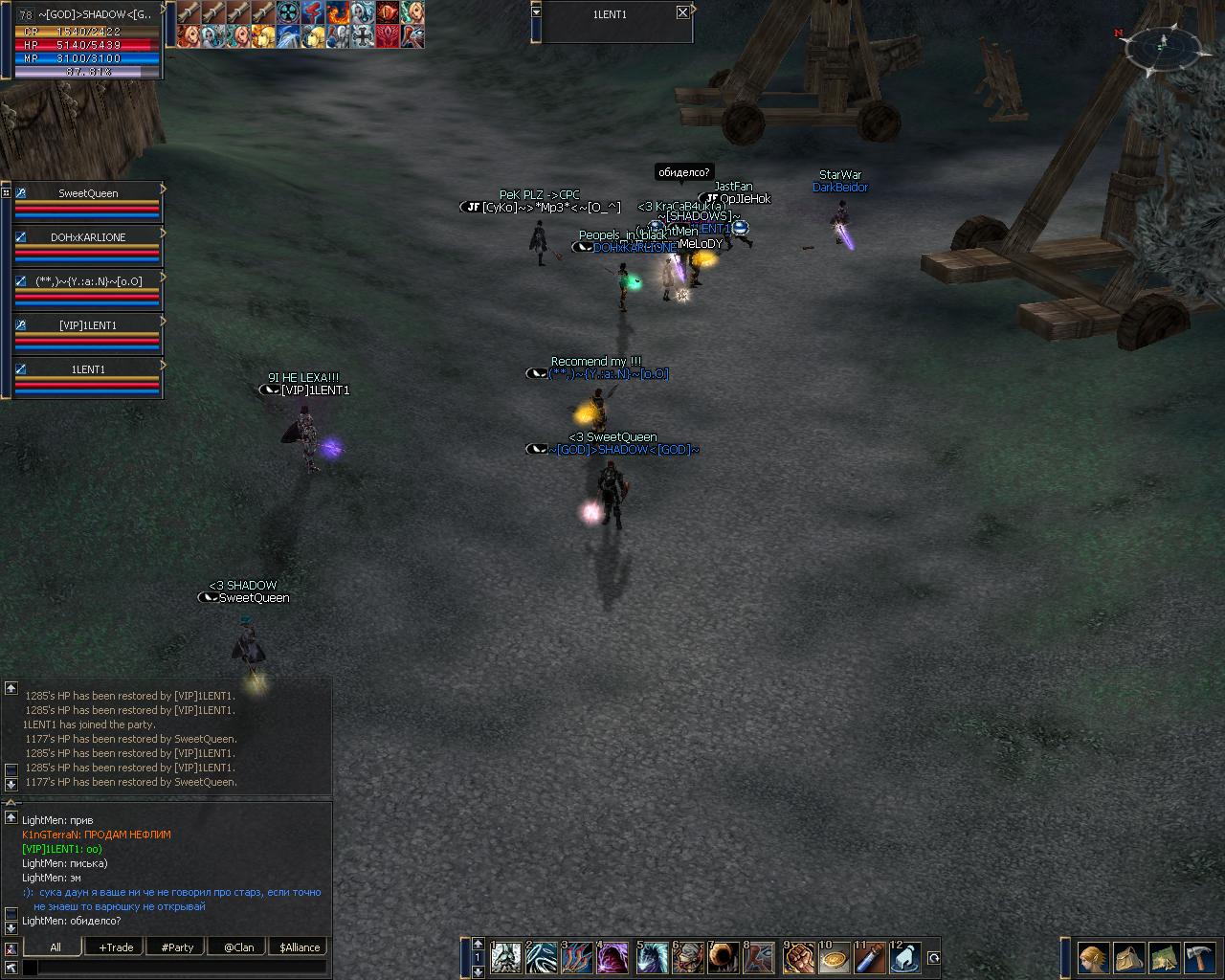Select the @Clan chat tab

pos(238,947)
